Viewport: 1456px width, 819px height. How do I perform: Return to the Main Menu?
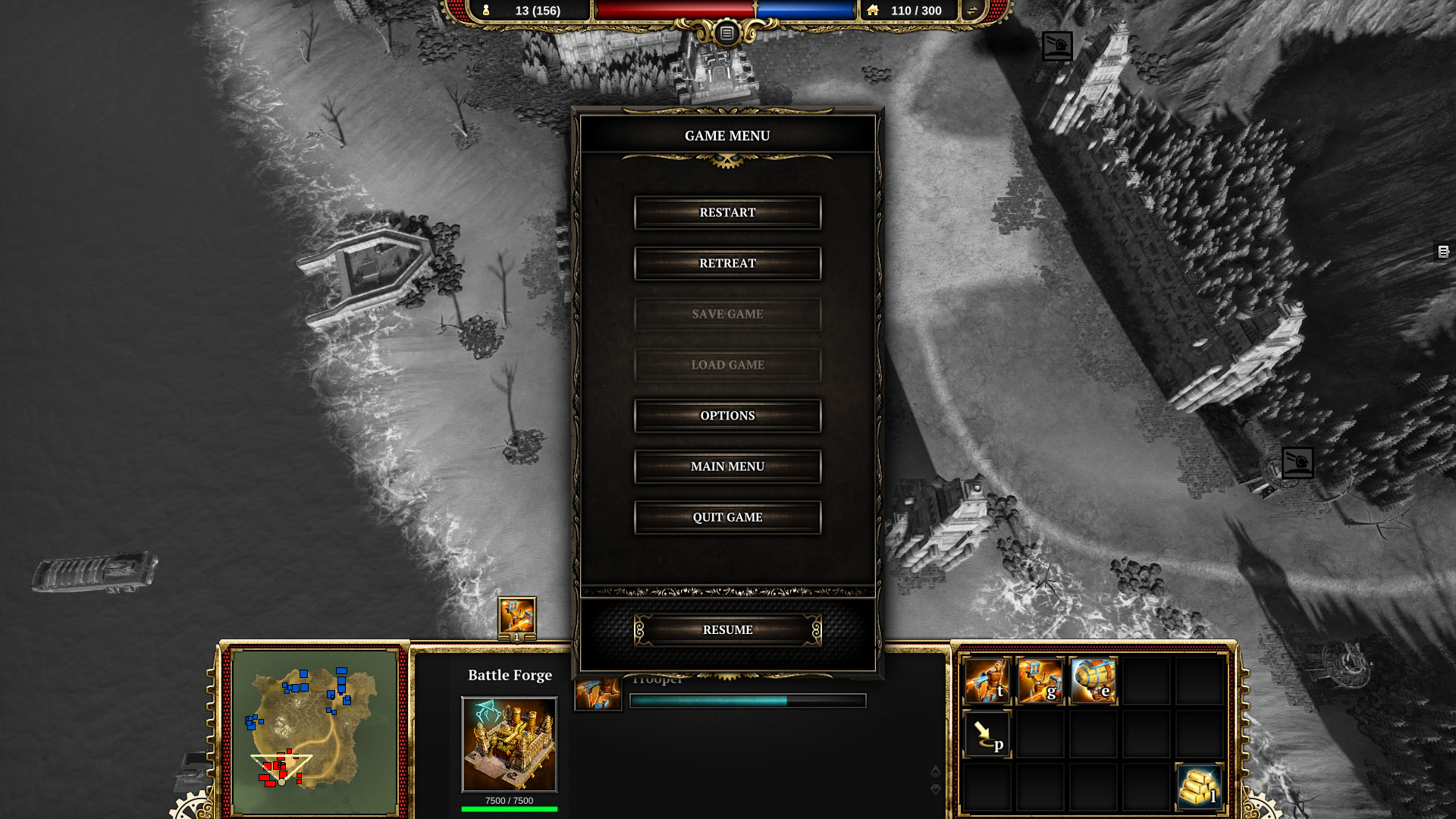pyautogui.click(x=727, y=467)
